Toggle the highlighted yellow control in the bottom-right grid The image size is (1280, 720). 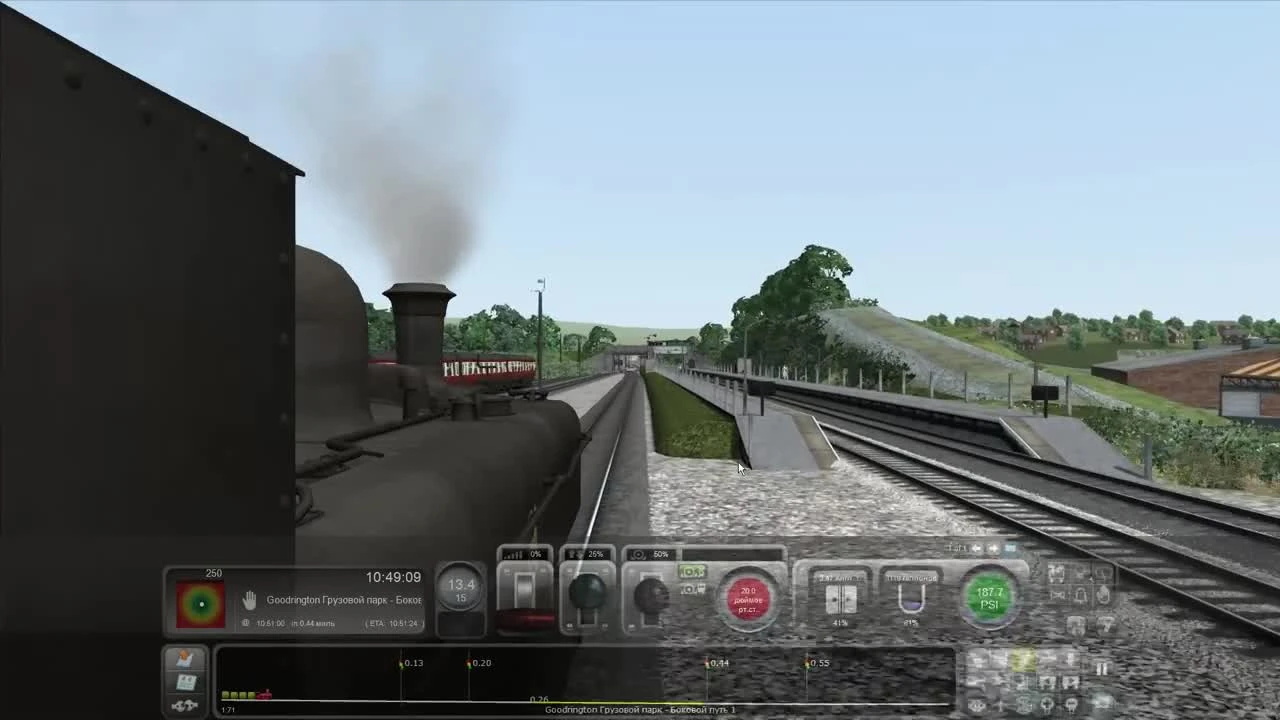pyautogui.click(x=1024, y=660)
